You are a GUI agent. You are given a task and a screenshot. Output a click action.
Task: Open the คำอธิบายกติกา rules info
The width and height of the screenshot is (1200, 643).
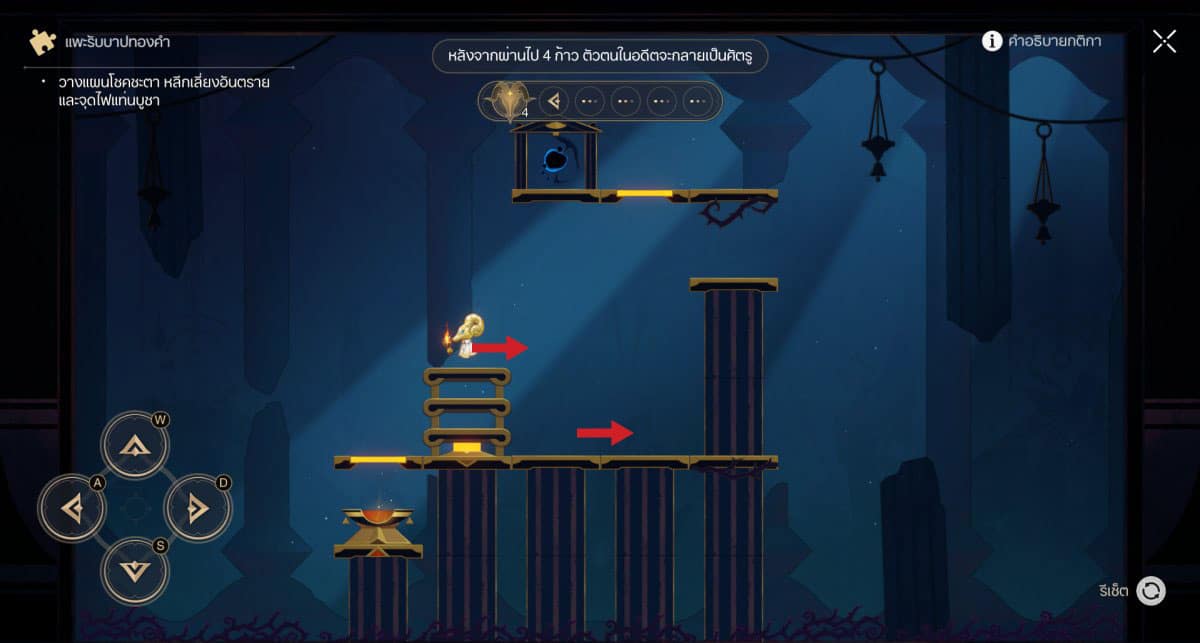pyautogui.click(x=1041, y=41)
